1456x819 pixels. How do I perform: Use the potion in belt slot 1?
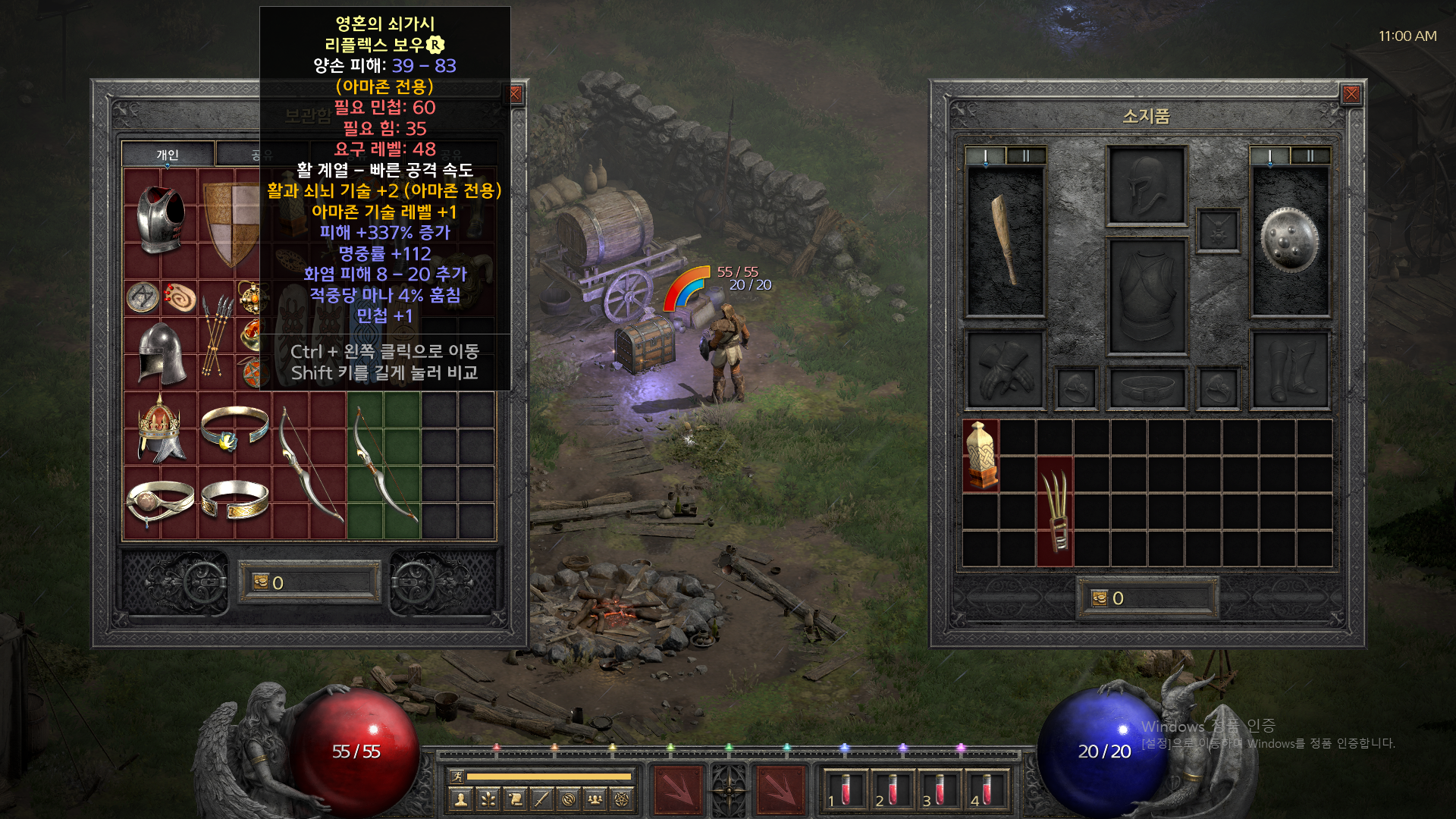[x=843, y=789]
